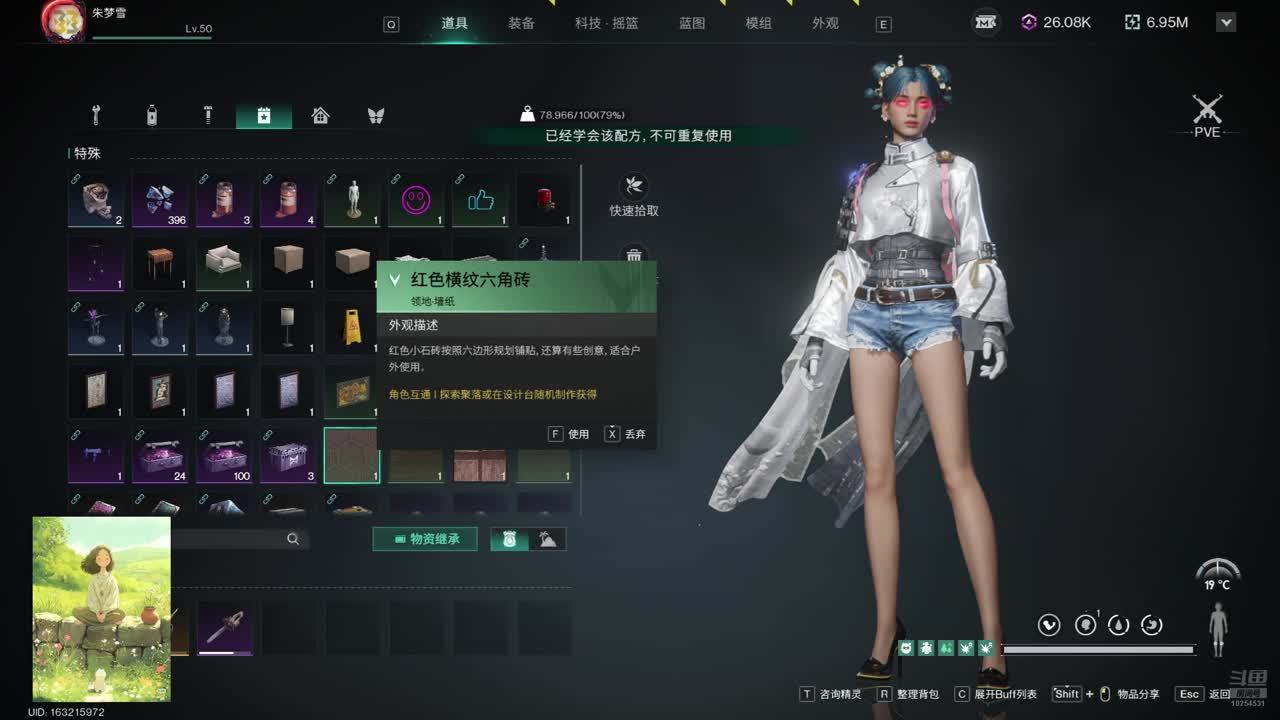Click the inventory search magnifier icon

click(x=293, y=539)
